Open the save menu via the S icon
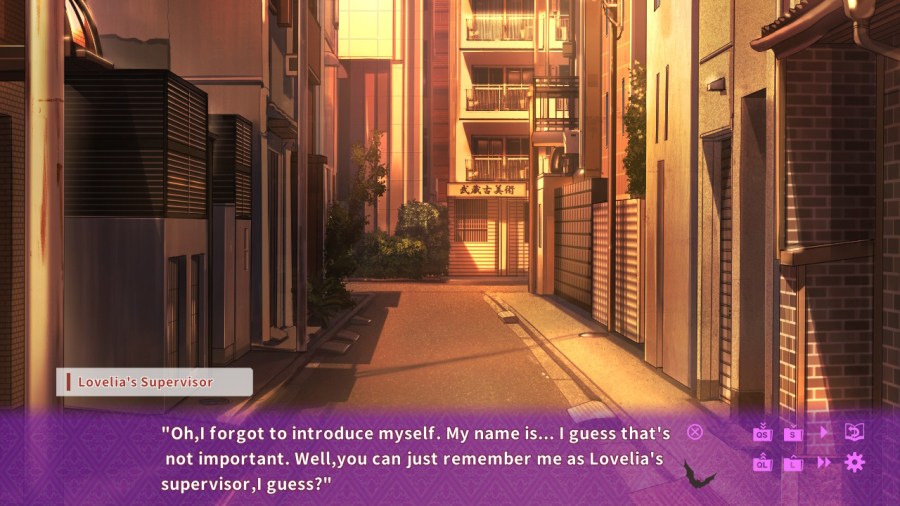Screen dimensions: 900x506 click(x=793, y=433)
